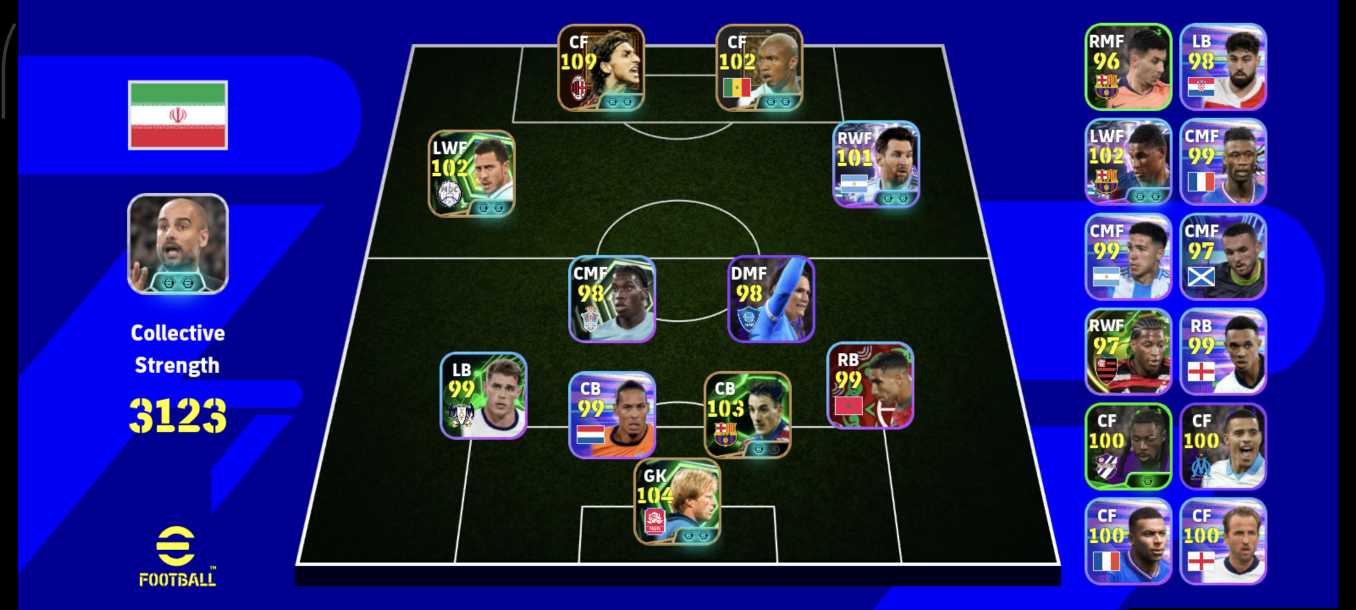The image size is (1356, 610).
Task: Choose the CF 102 card with Senegal flag
Action: click(759, 67)
